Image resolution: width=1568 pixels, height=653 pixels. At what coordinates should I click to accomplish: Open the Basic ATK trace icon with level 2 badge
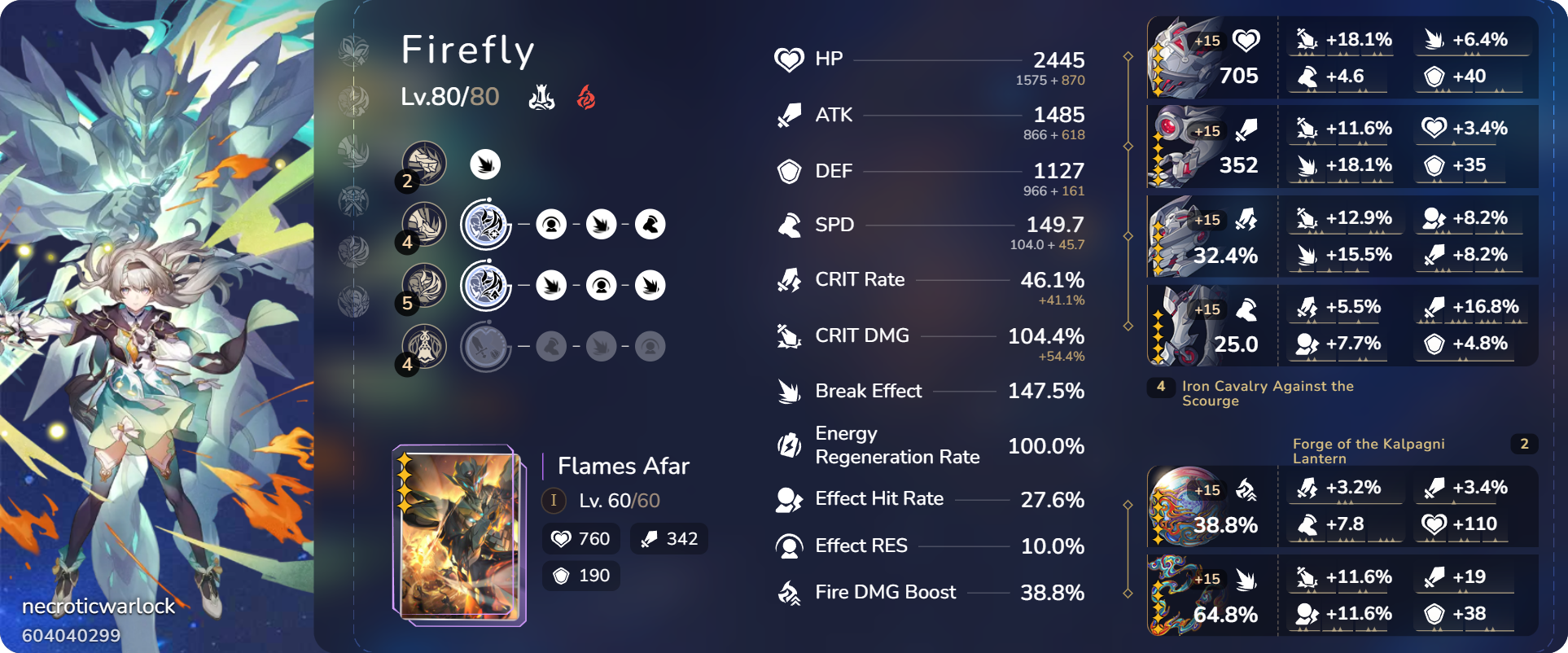coord(423,163)
